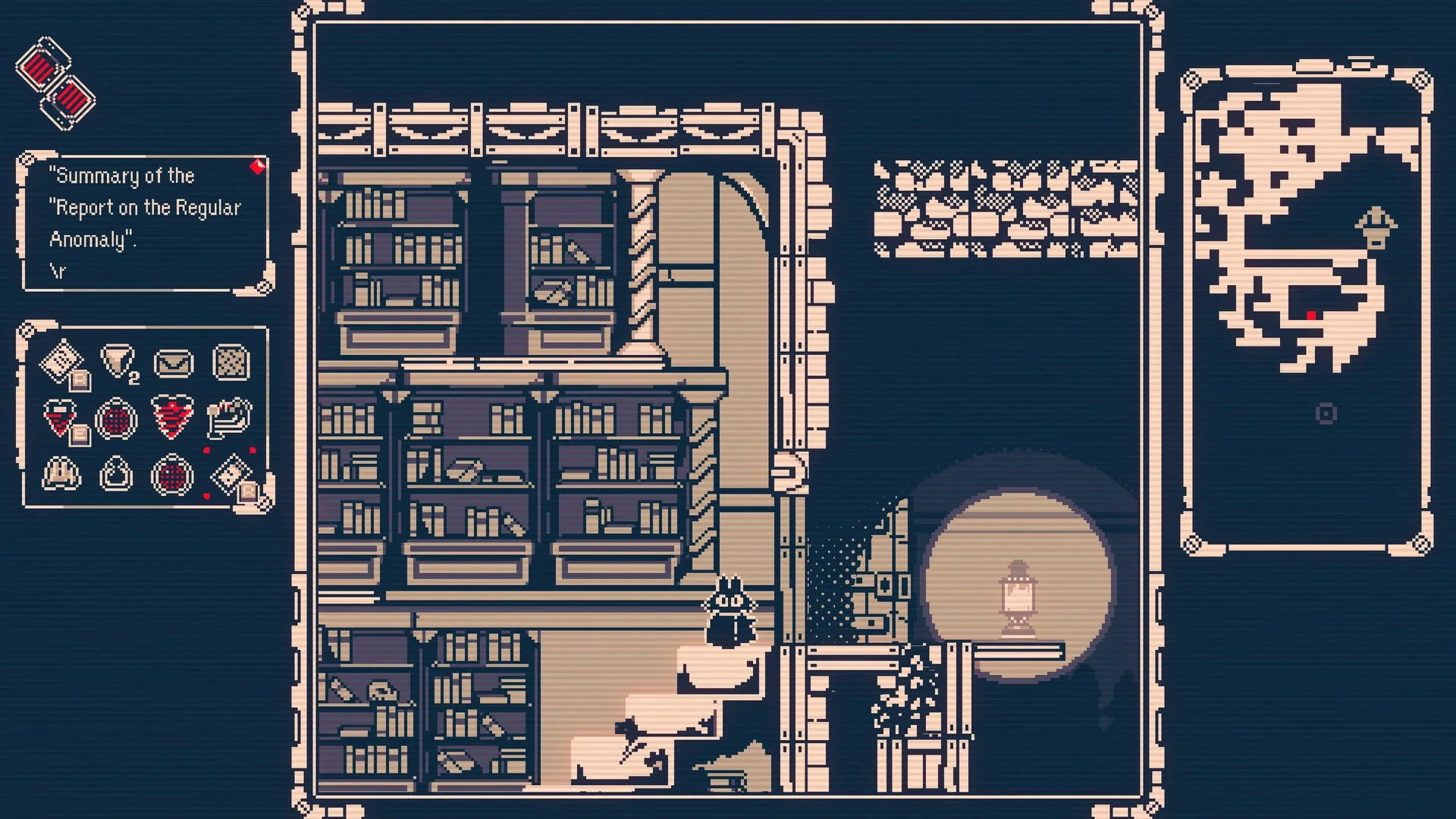The width and height of the screenshot is (1456, 819).
Task: Select the slinky item in the inventory
Action: click(230, 419)
